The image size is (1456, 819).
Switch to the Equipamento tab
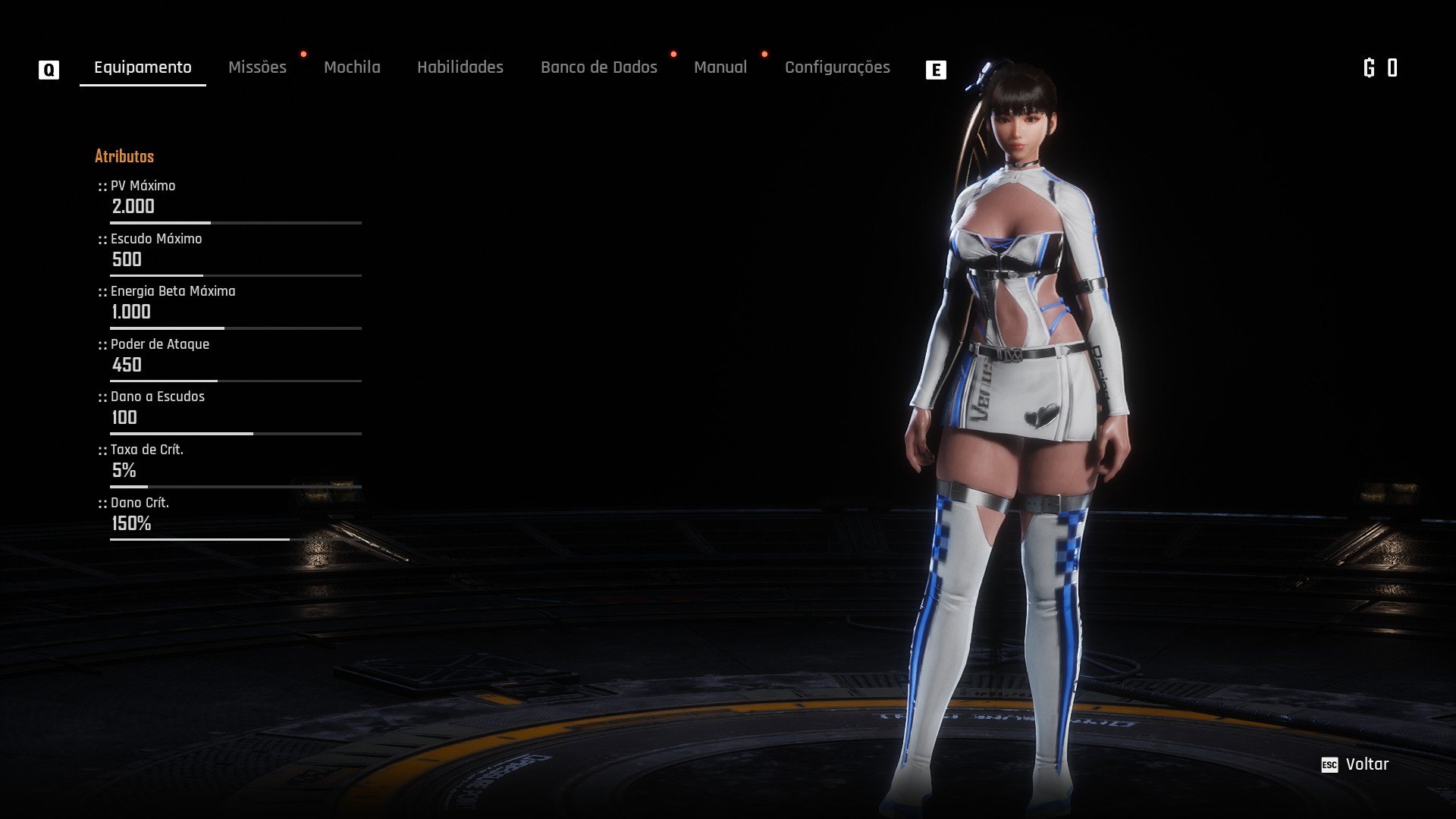tap(143, 67)
